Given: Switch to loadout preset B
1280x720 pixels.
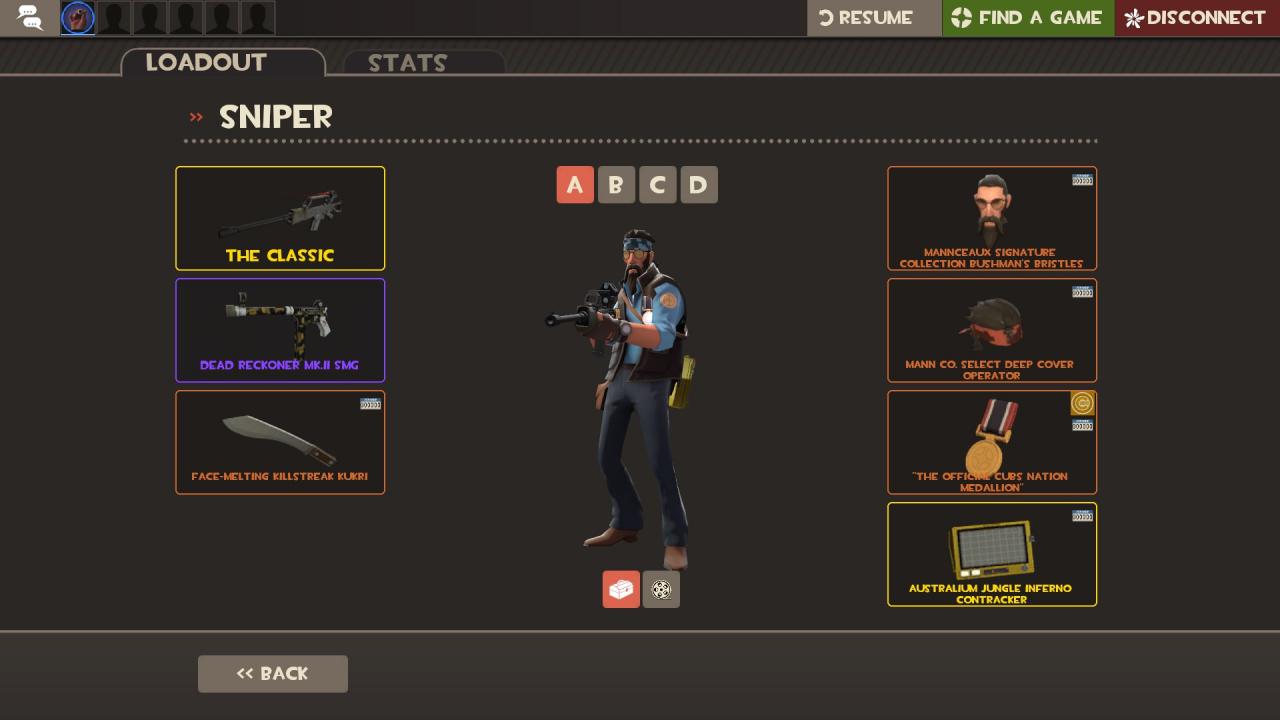Looking at the screenshot, I should (616, 185).
